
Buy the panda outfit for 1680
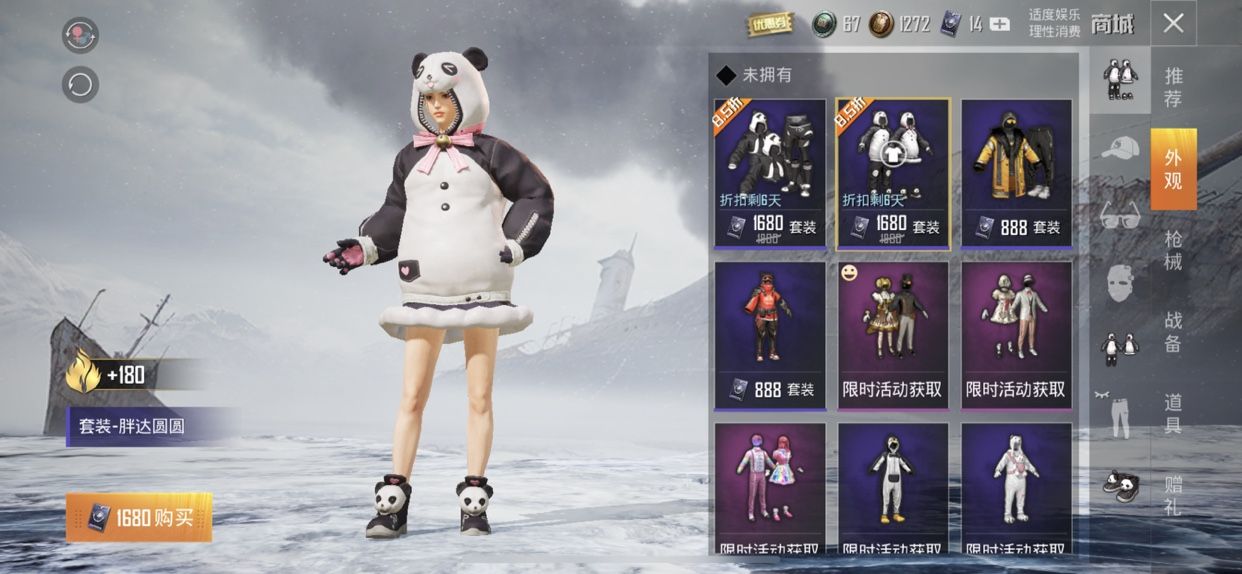[x=139, y=517]
